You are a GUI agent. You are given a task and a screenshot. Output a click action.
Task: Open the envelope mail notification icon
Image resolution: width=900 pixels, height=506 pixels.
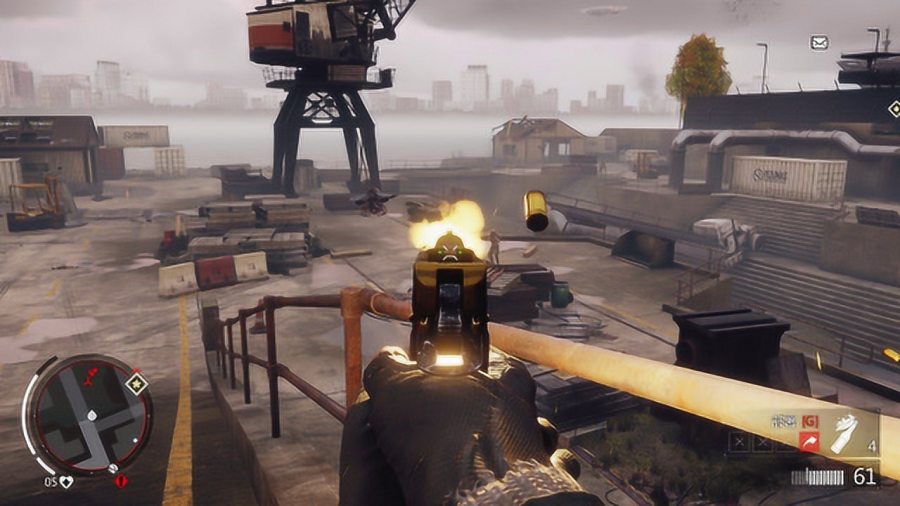(819, 43)
